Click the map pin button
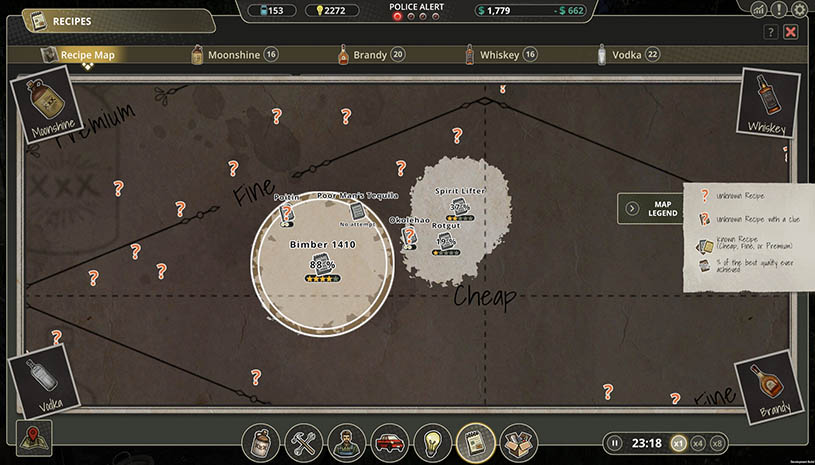This screenshot has height=465, width=815. (34, 437)
